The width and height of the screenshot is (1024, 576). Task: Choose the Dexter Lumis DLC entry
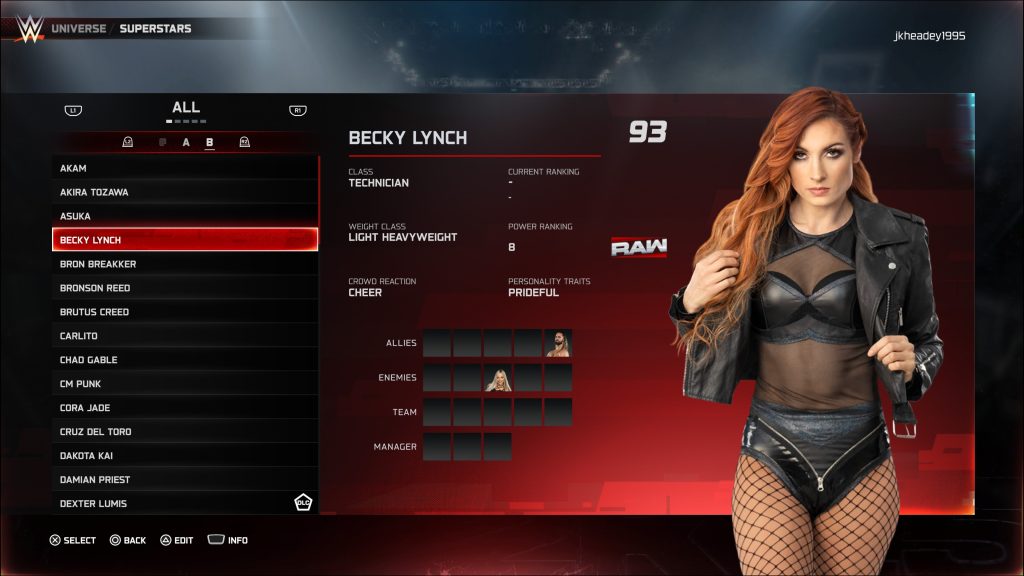(185, 503)
